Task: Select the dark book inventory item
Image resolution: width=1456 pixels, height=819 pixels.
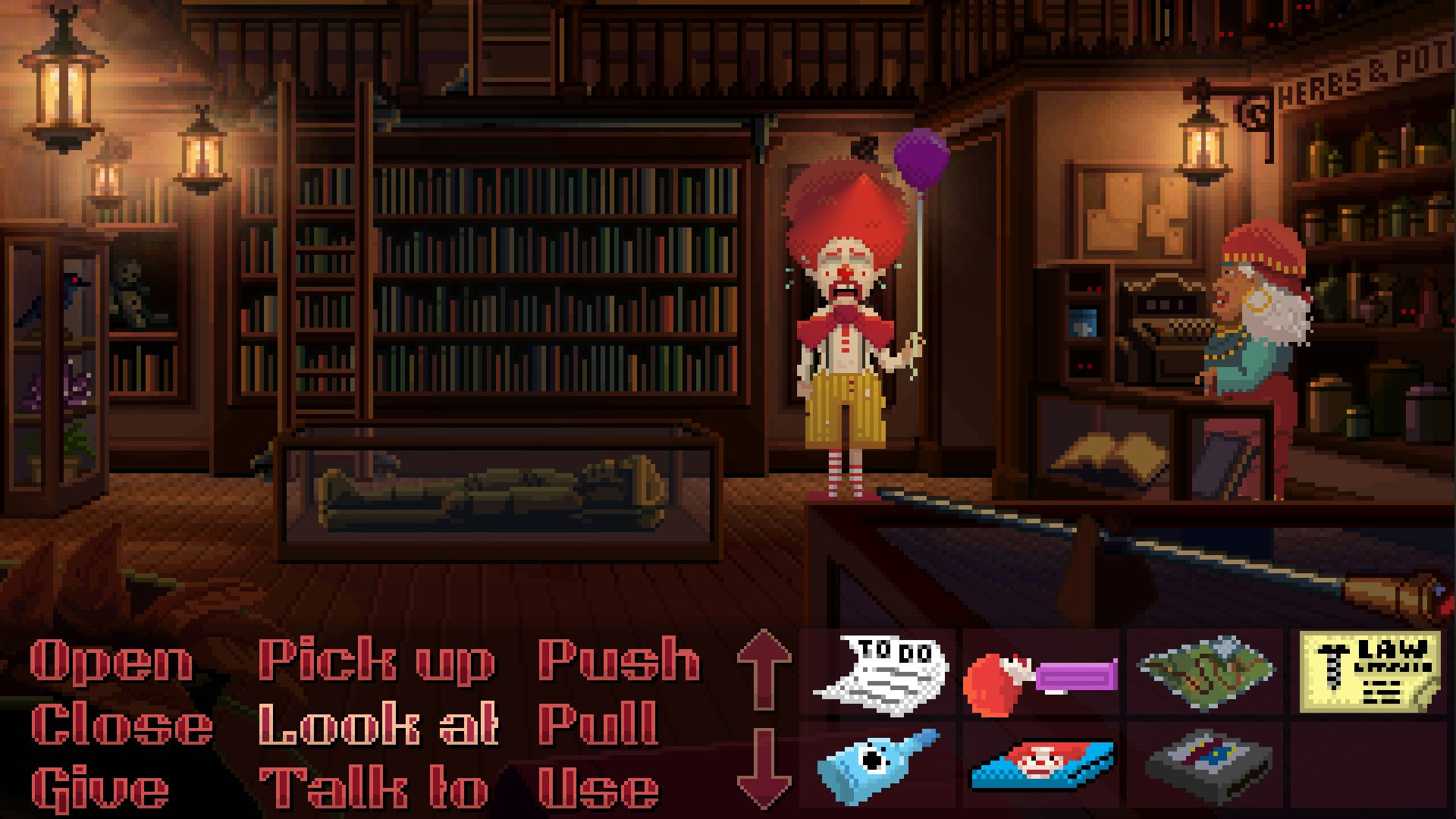Action: pos(1206,766)
